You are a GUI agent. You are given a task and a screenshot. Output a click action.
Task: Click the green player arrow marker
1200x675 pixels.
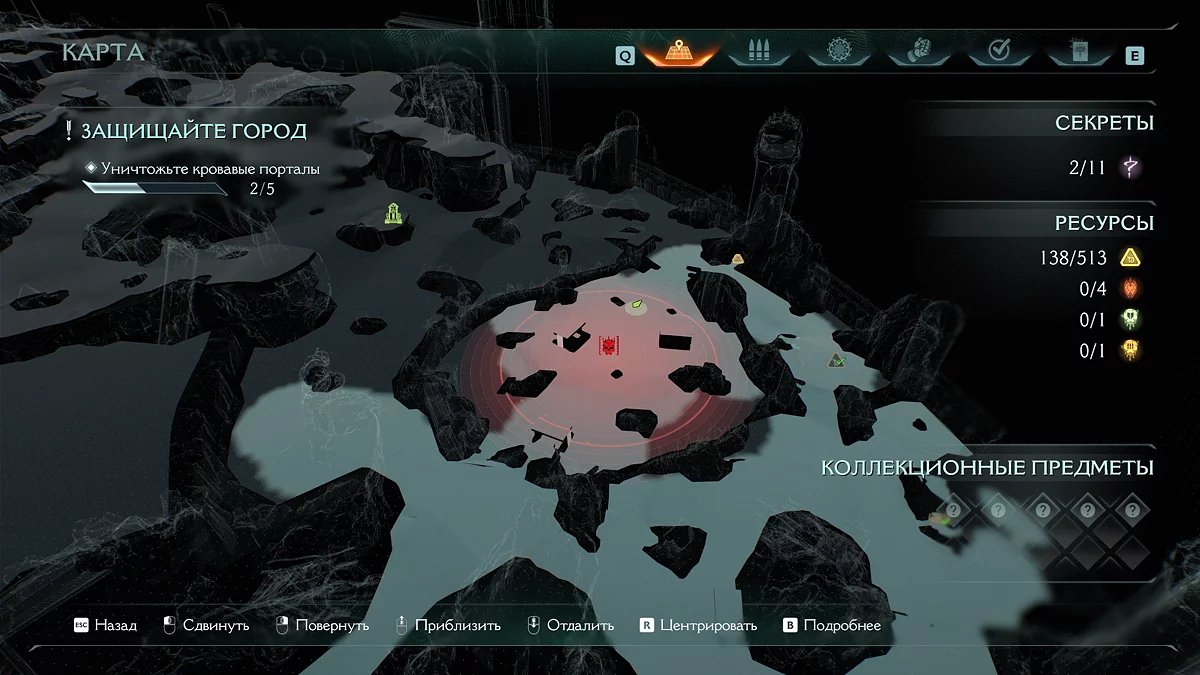[636, 303]
